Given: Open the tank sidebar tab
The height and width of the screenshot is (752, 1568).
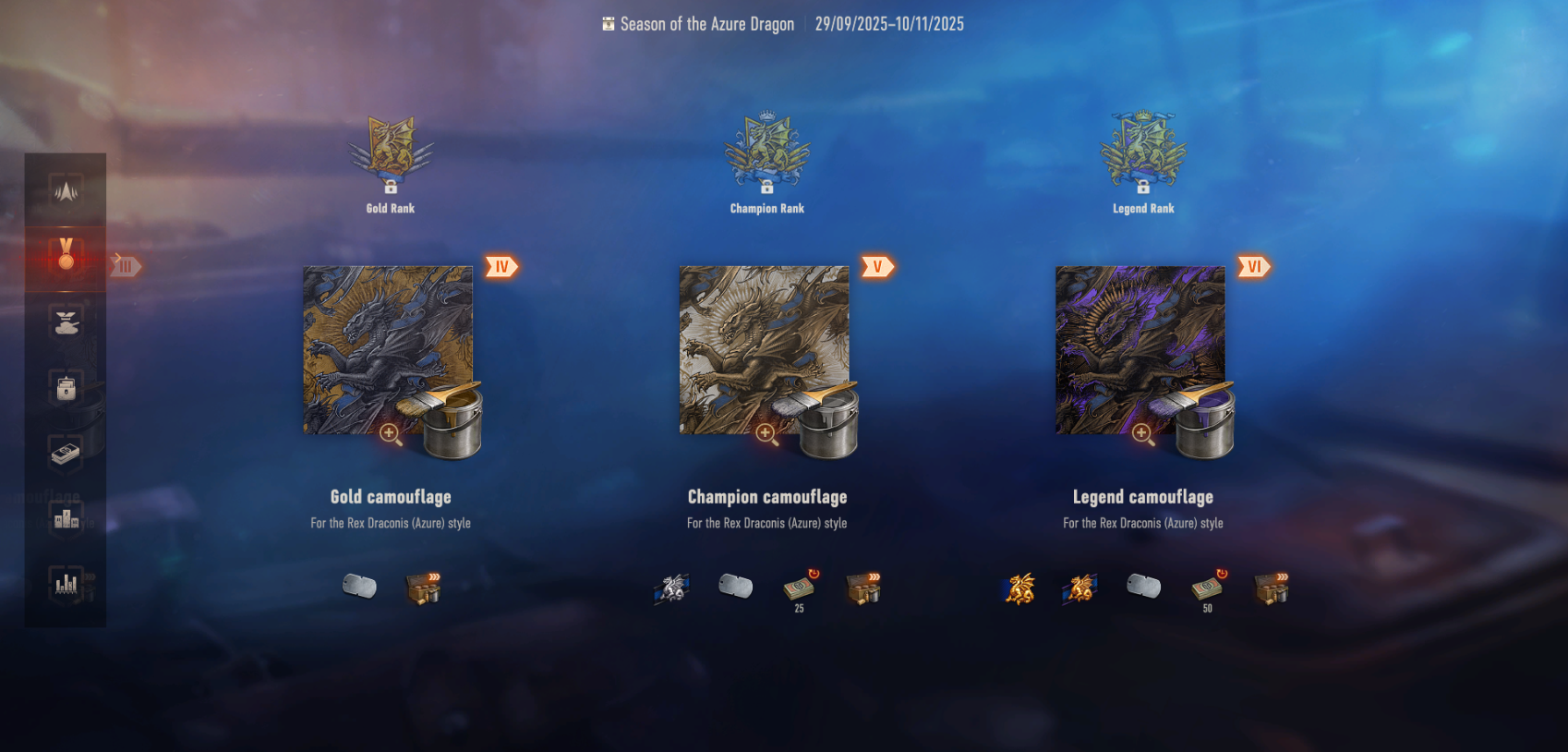Looking at the screenshot, I should click(x=66, y=322).
